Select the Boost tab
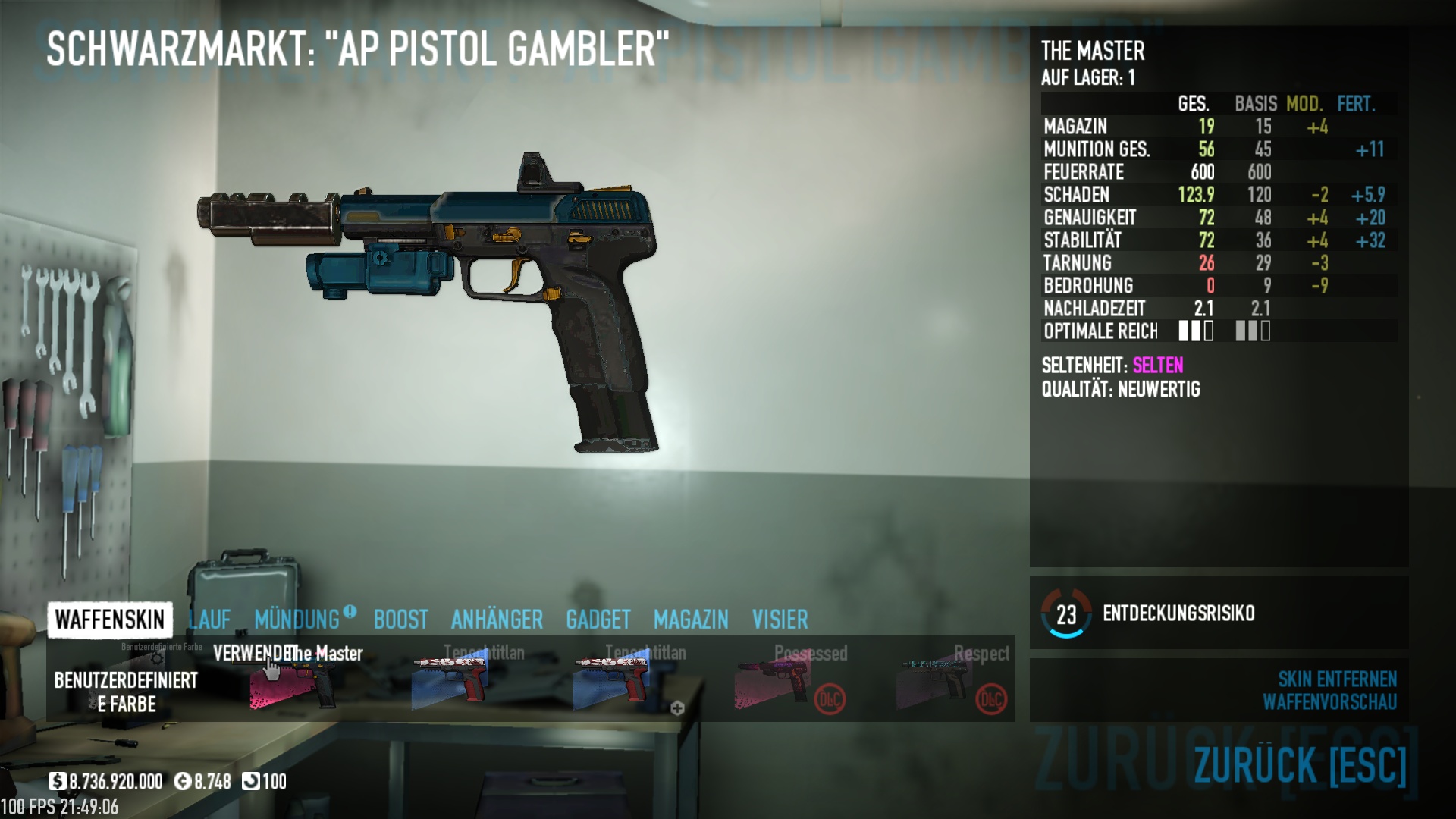This screenshot has width=1456, height=819. [x=400, y=620]
